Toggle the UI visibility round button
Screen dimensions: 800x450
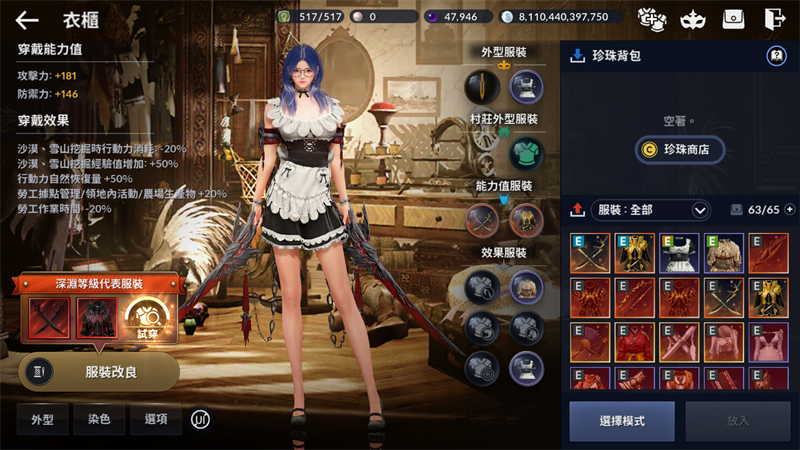click(x=201, y=420)
